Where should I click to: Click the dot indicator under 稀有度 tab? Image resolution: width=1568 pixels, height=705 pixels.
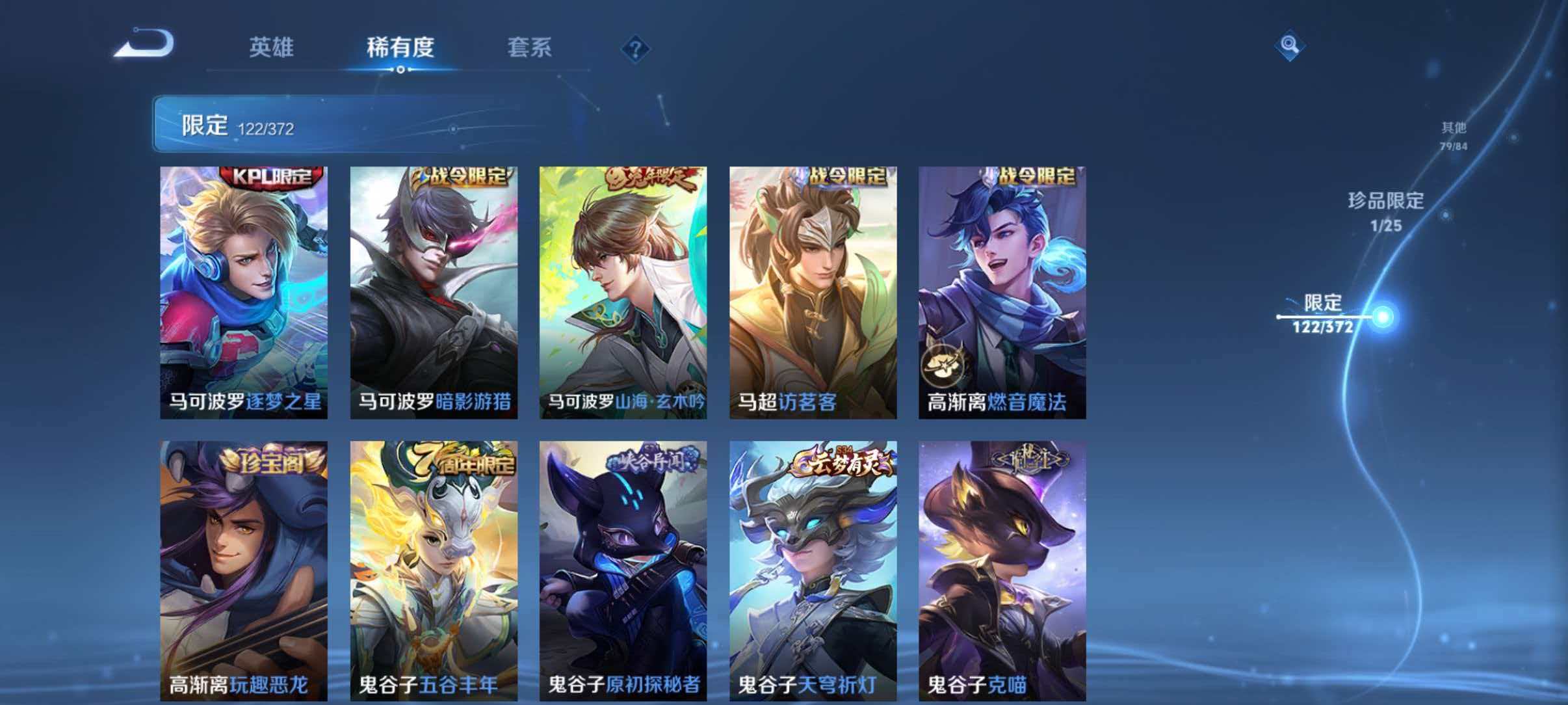point(399,70)
